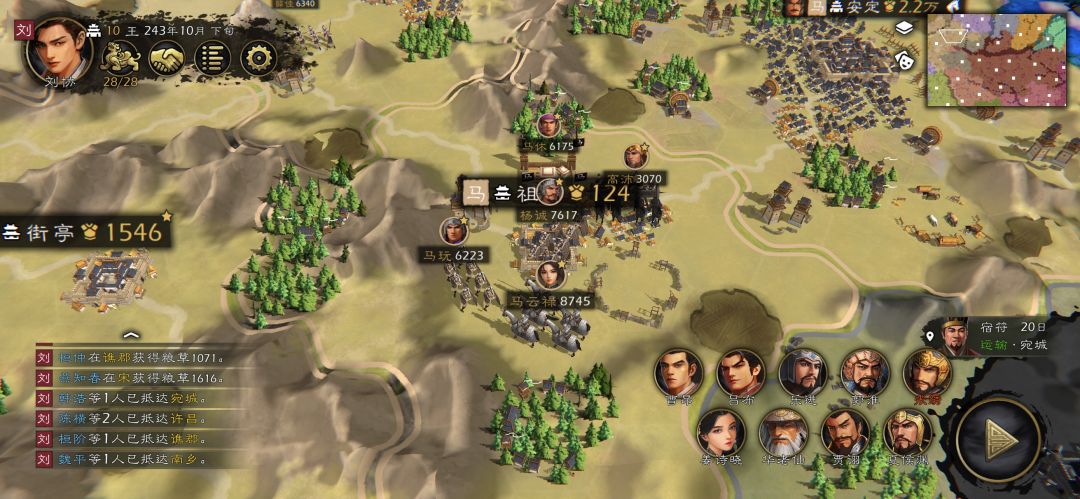The height and width of the screenshot is (499, 1080).
Task: Toggle the map layers icon
Action: (x=904, y=29)
